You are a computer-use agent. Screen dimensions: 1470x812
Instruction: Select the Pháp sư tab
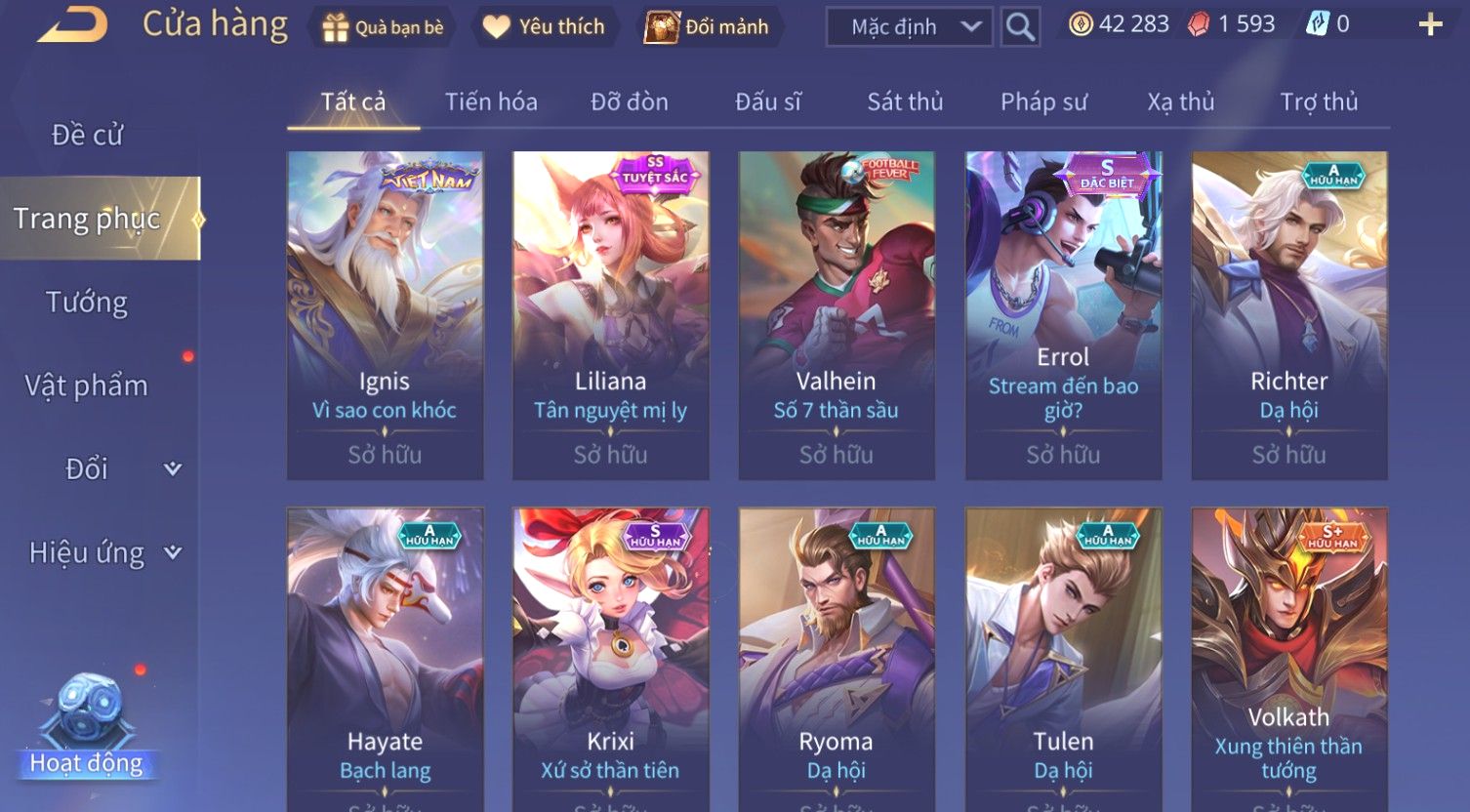point(1043,101)
